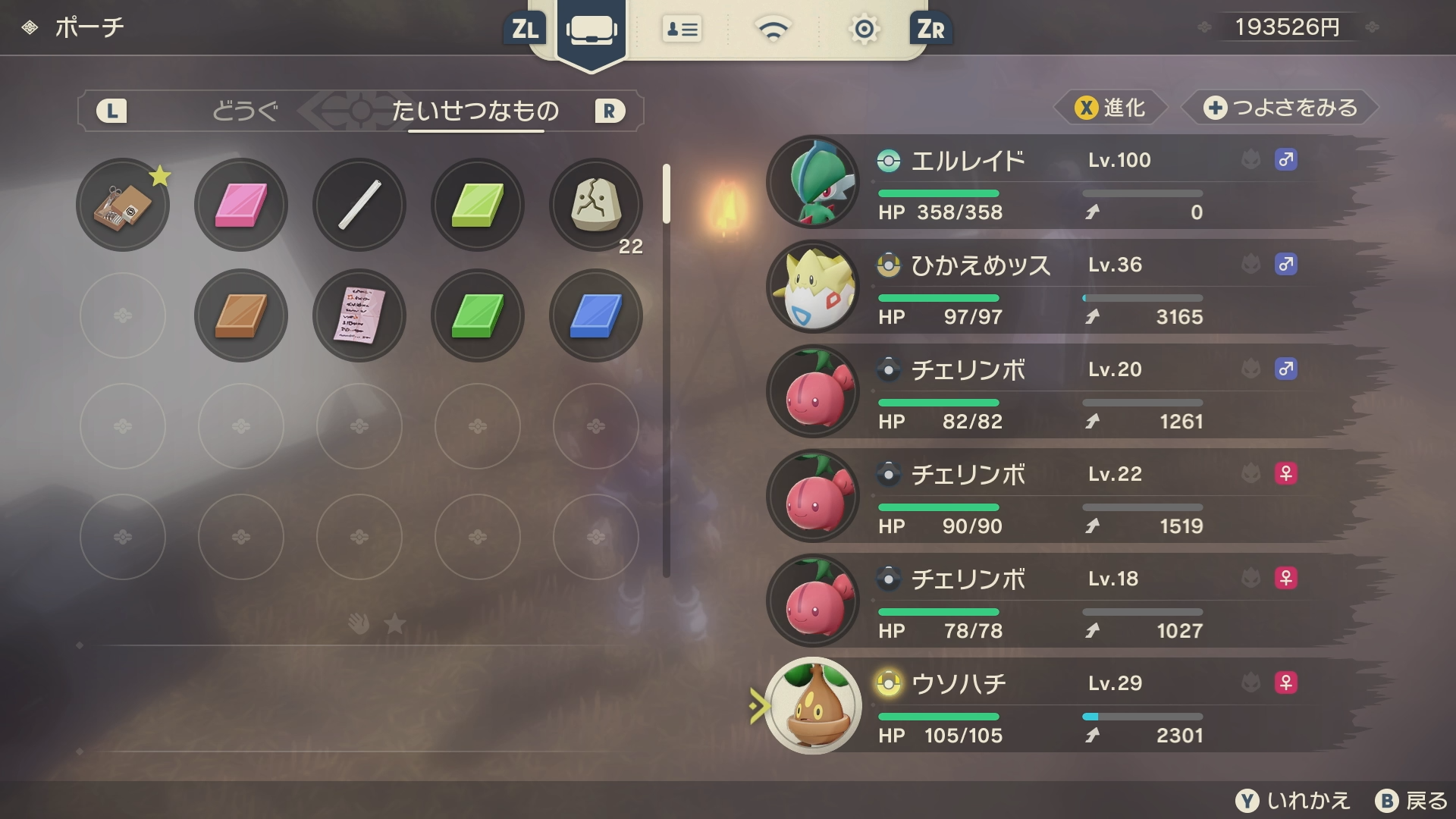Image resolution: width=1456 pixels, height=819 pixels.
Task: Select the starred crafting kit item
Action: (123, 205)
